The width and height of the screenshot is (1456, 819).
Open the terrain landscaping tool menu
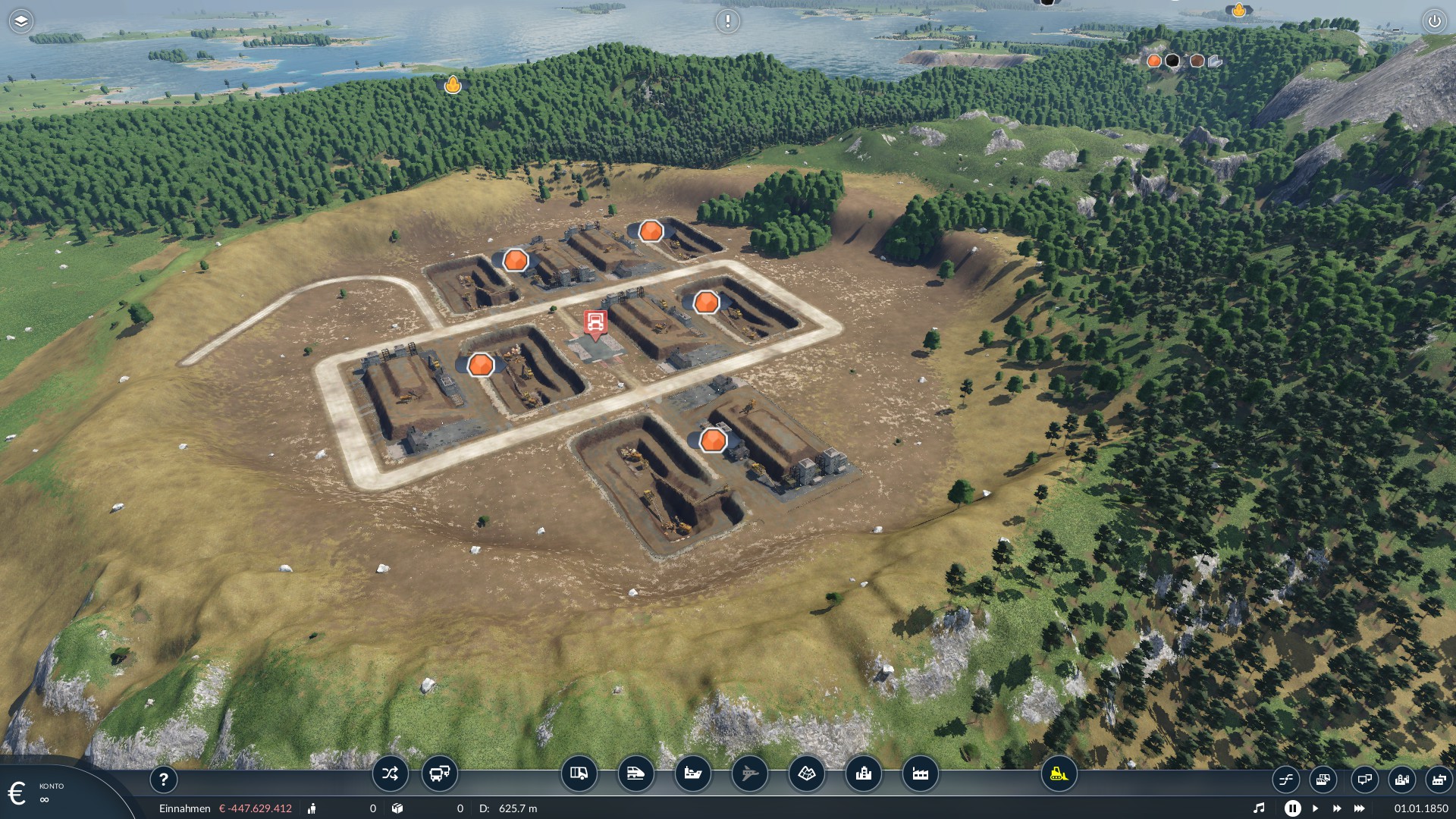click(806, 773)
